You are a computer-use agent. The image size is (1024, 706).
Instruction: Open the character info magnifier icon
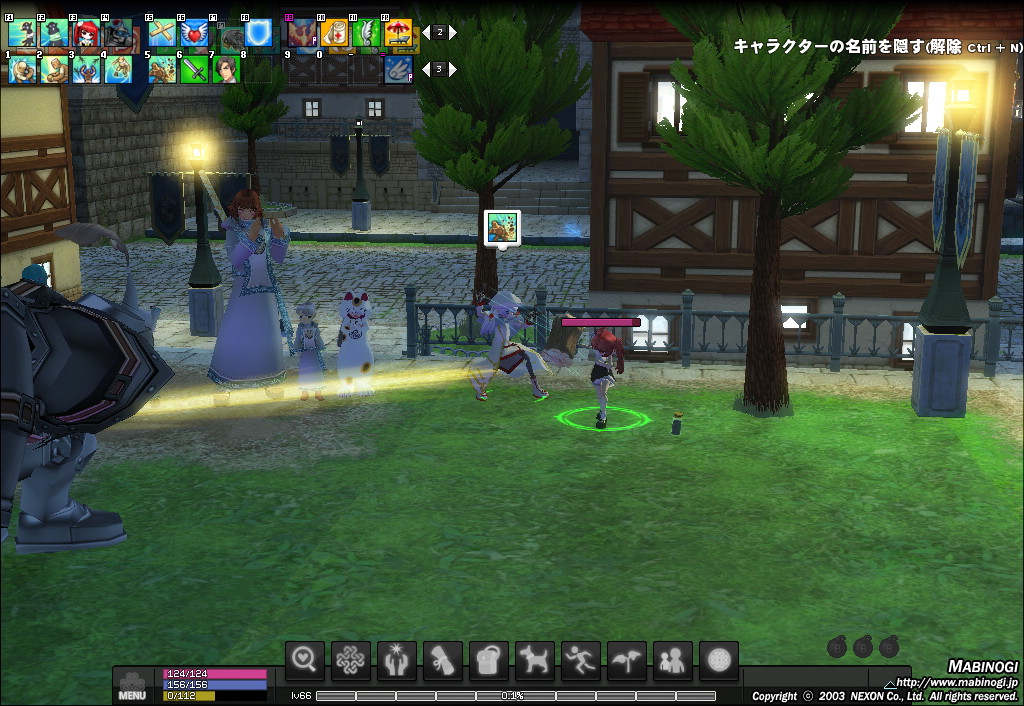click(x=305, y=660)
